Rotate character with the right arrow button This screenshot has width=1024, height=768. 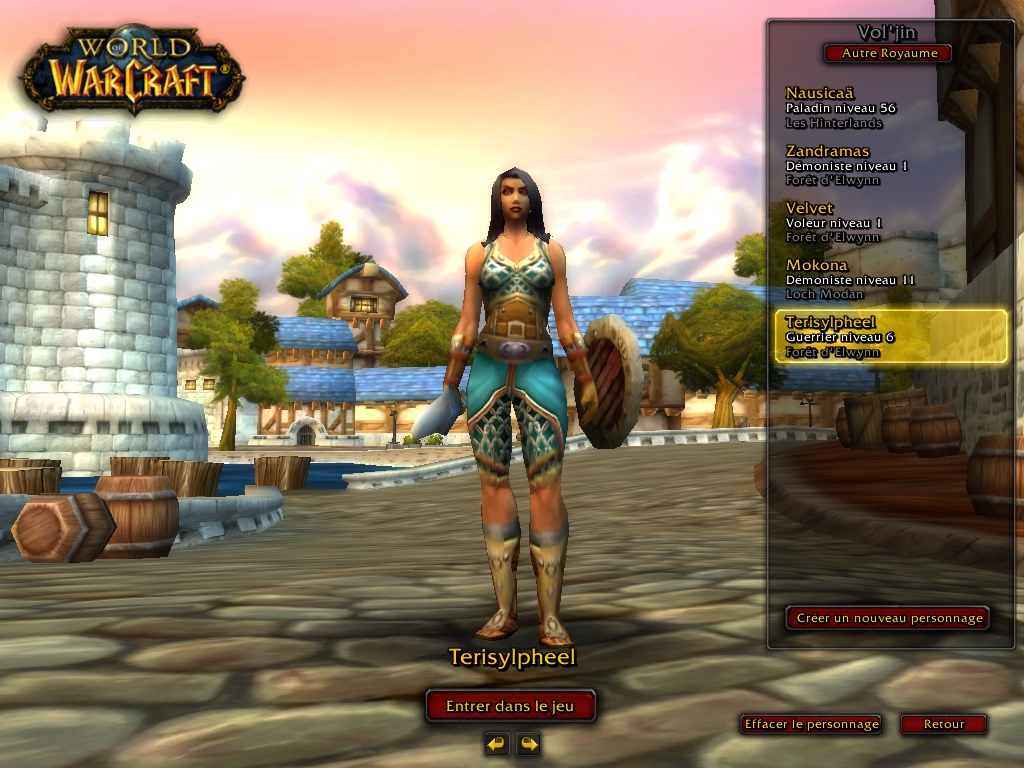coord(528,743)
